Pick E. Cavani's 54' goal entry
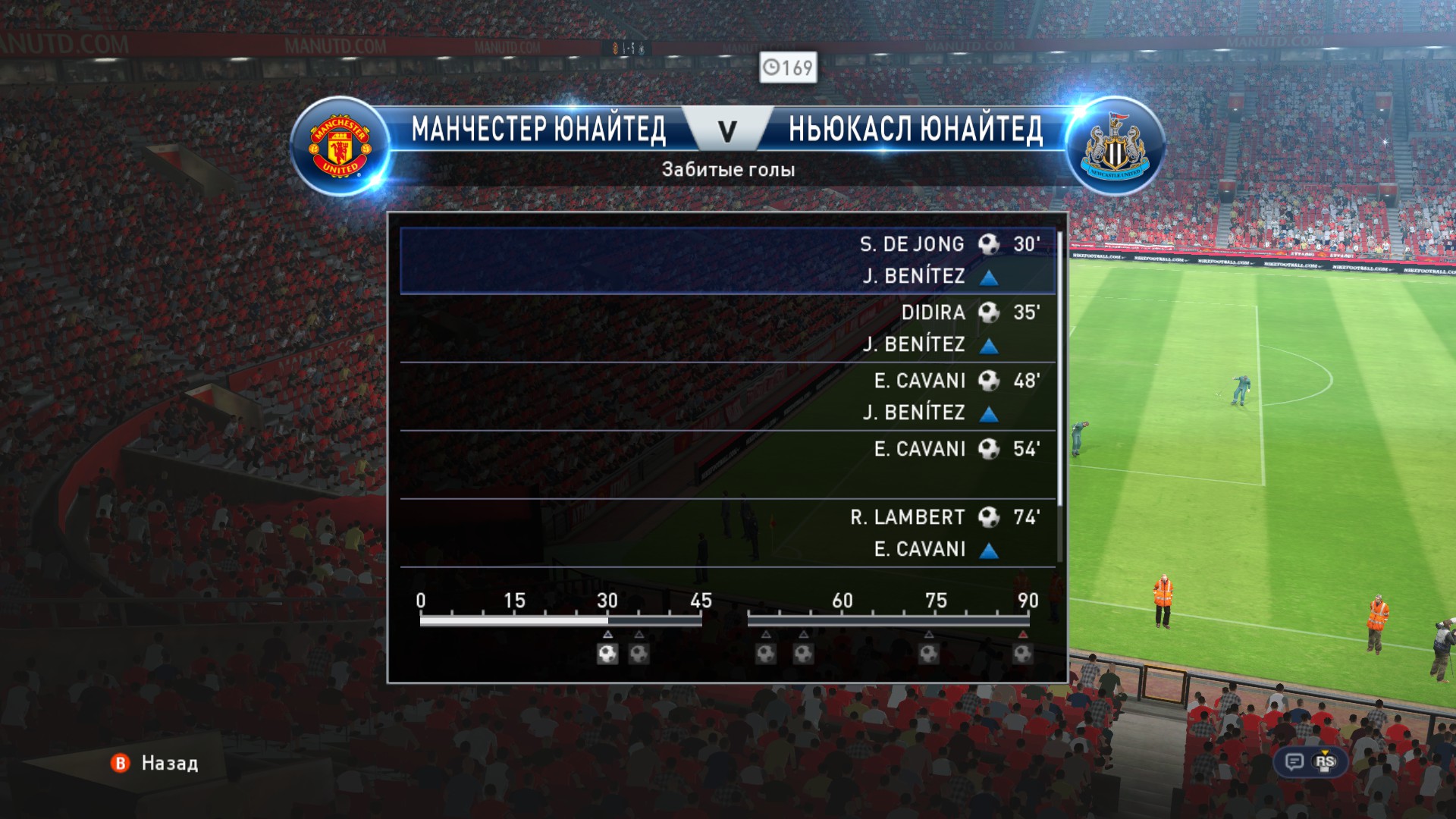 [728, 465]
